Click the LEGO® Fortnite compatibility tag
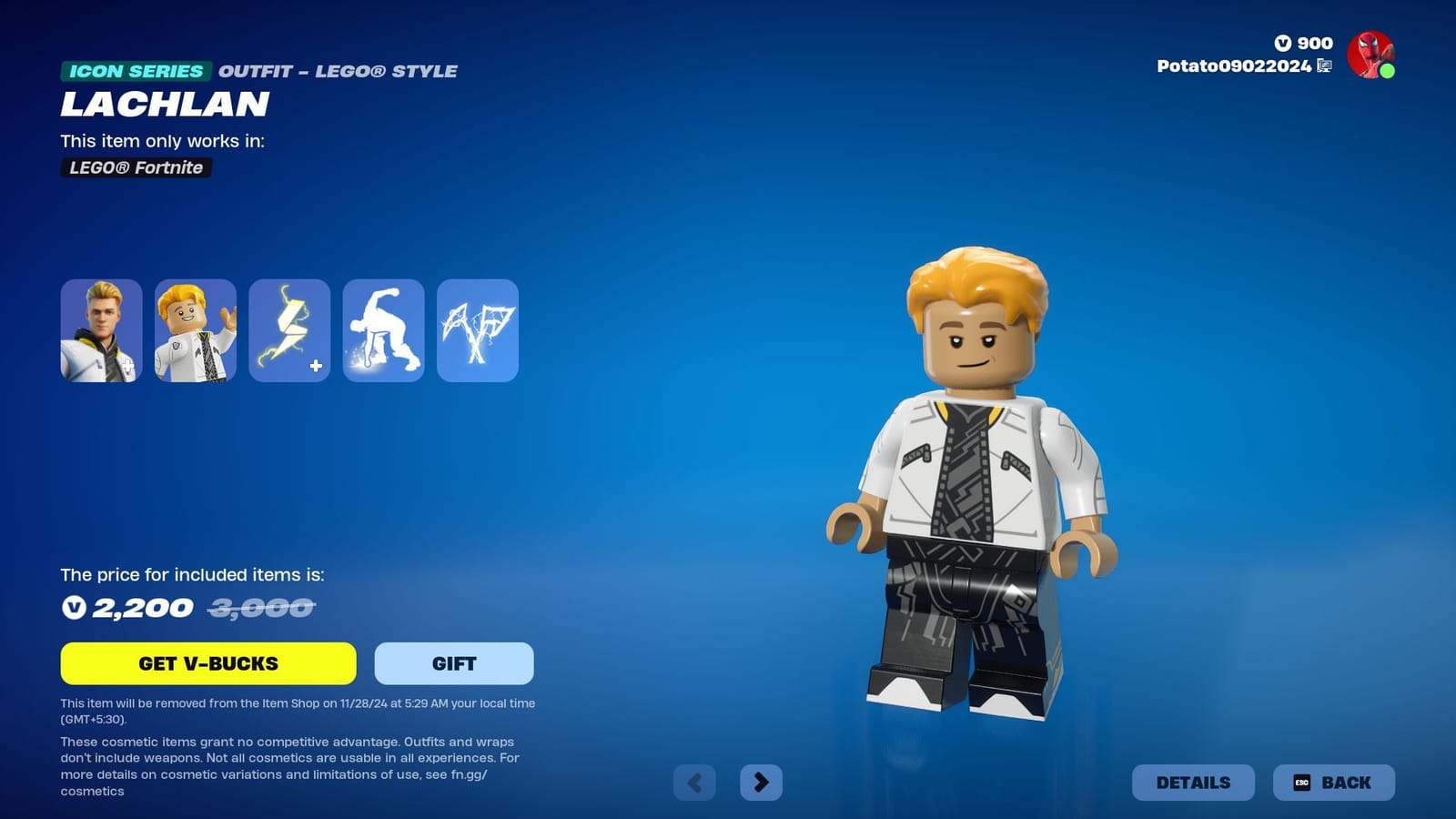The height and width of the screenshot is (819, 1456). (135, 168)
